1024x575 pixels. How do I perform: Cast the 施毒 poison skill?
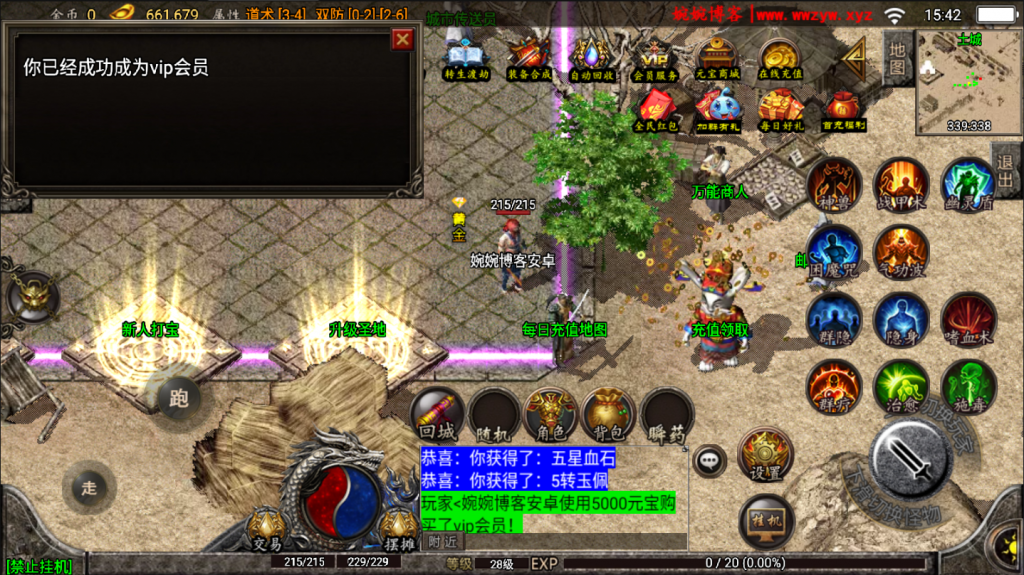[x=967, y=386]
